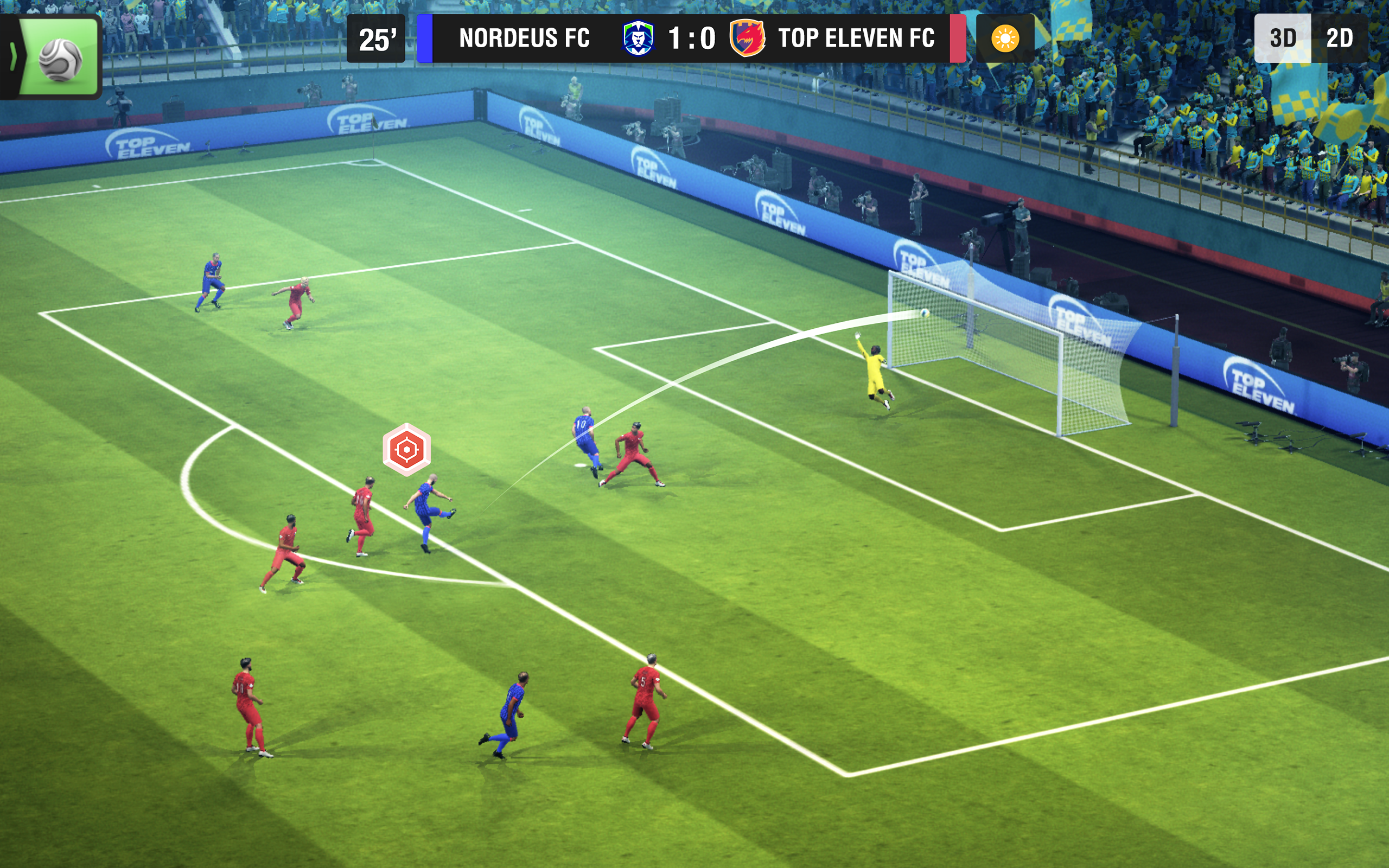
Task: Select the 3D match view
Action: pyautogui.click(x=1282, y=39)
